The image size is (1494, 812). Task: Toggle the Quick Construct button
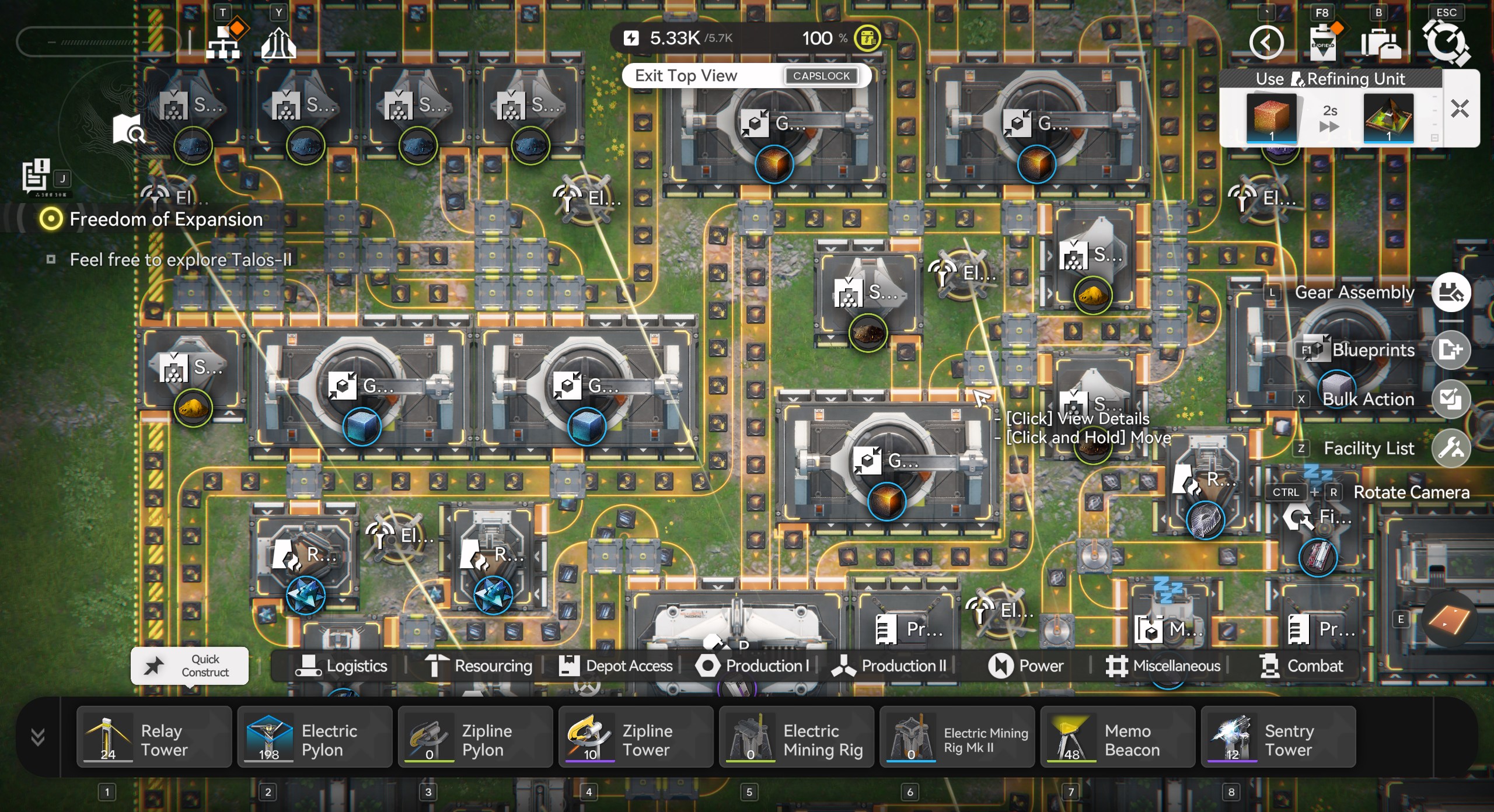pyautogui.click(x=190, y=666)
